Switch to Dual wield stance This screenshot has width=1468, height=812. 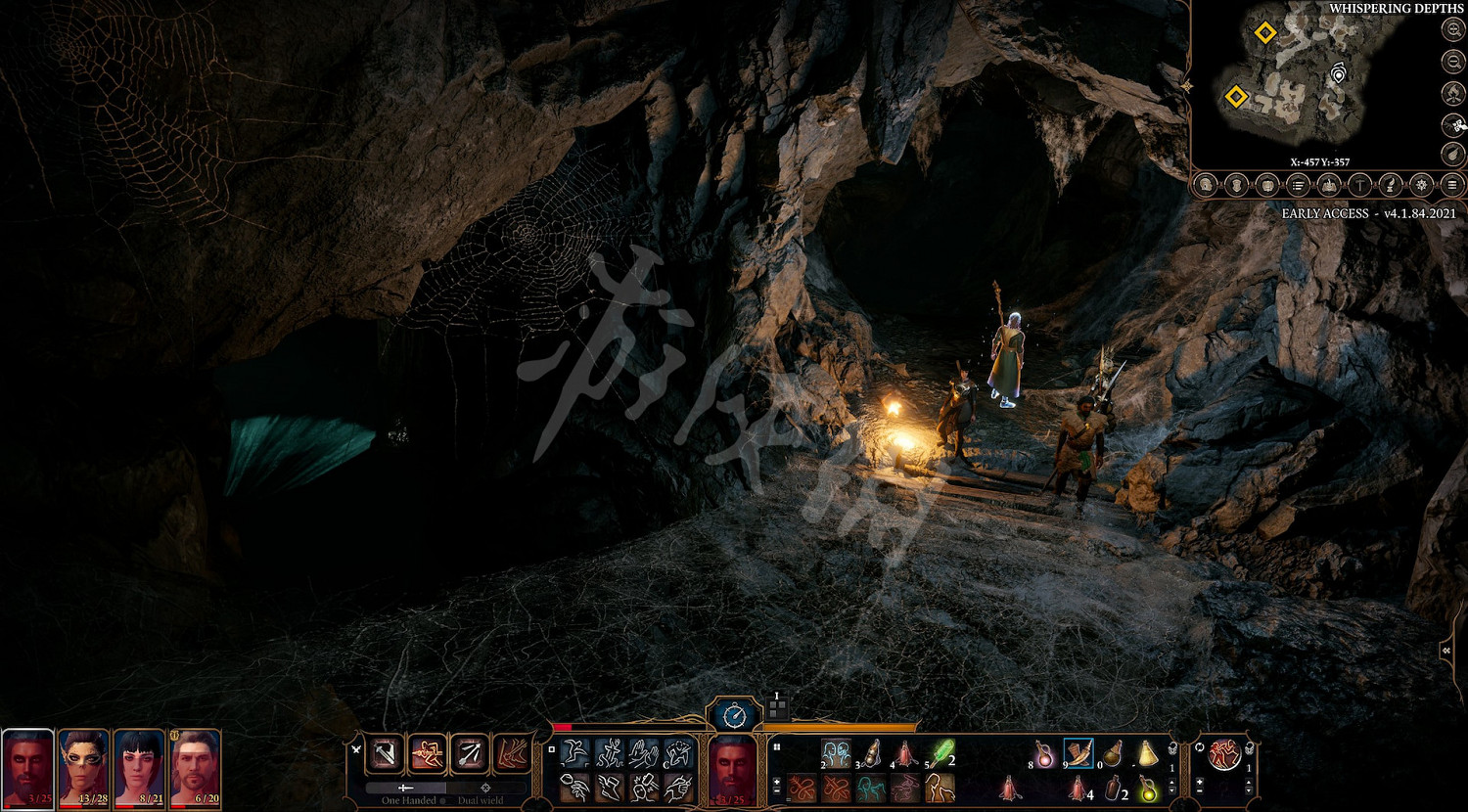click(x=485, y=789)
